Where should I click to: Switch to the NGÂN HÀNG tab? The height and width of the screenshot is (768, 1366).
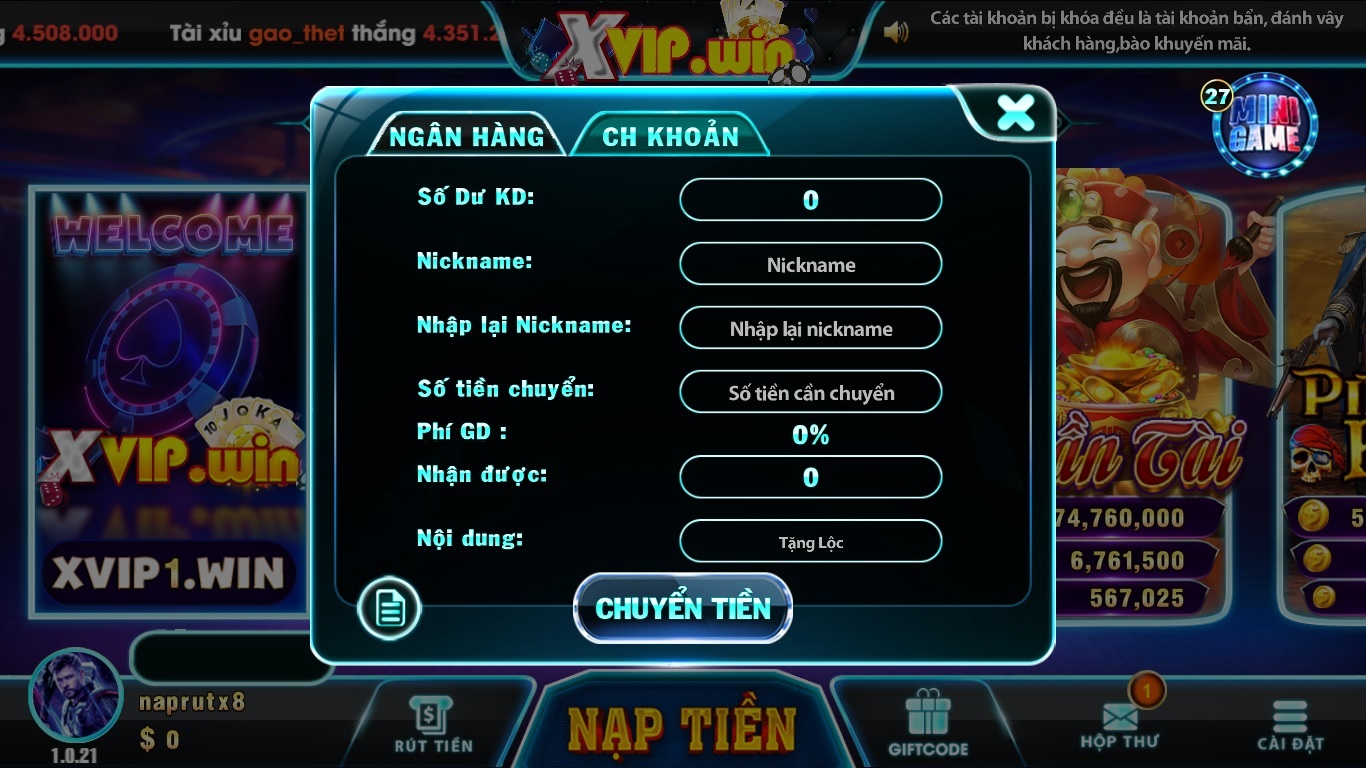click(x=466, y=135)
